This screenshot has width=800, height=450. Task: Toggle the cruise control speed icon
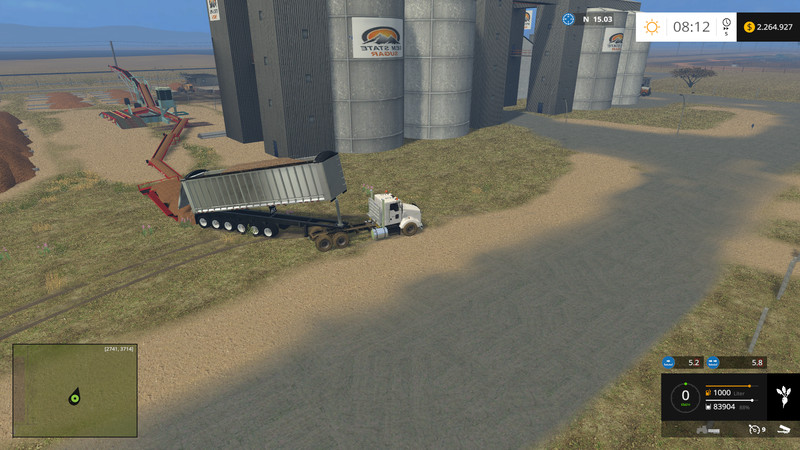tap(753, 430)
